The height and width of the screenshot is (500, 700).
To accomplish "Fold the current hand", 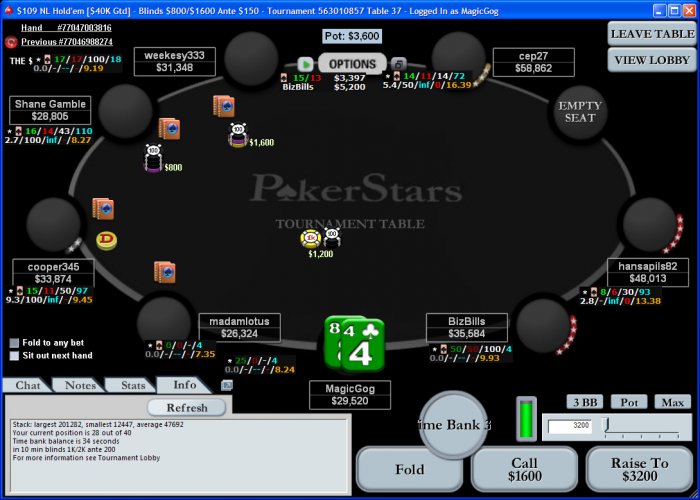I will pos(410,469).
